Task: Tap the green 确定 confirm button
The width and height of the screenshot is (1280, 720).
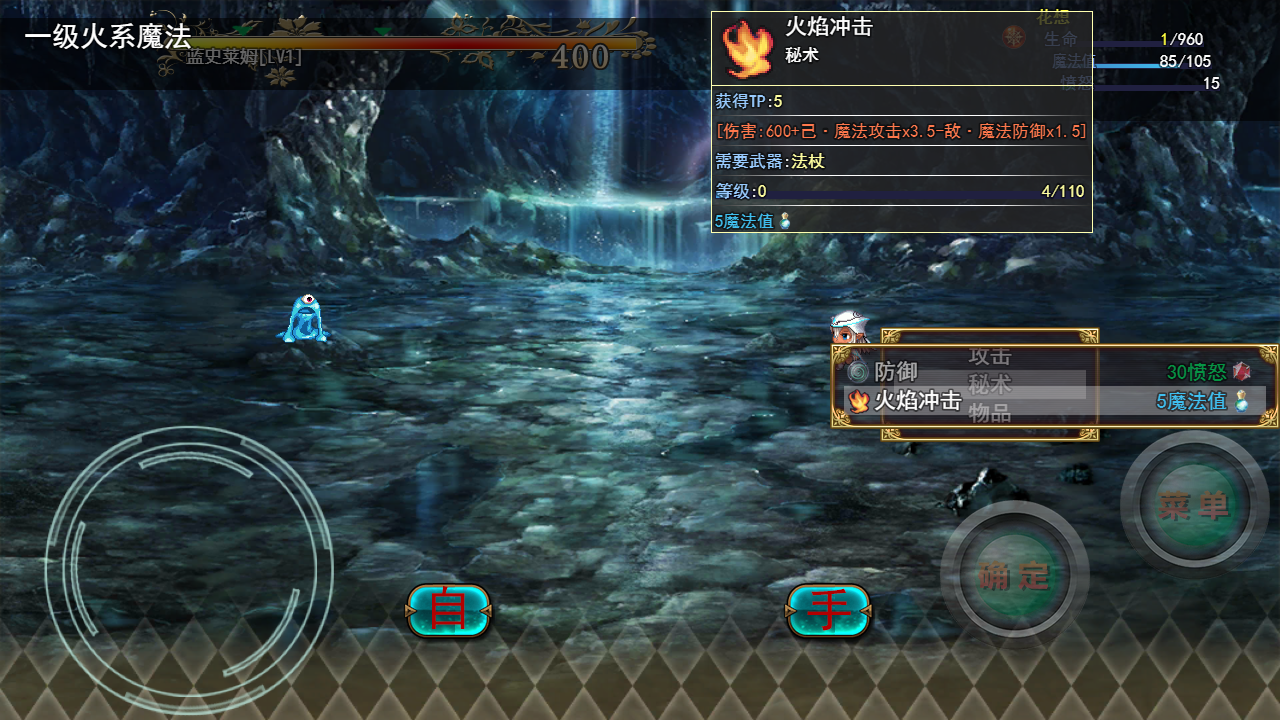Action: (x=1014, y=575)
